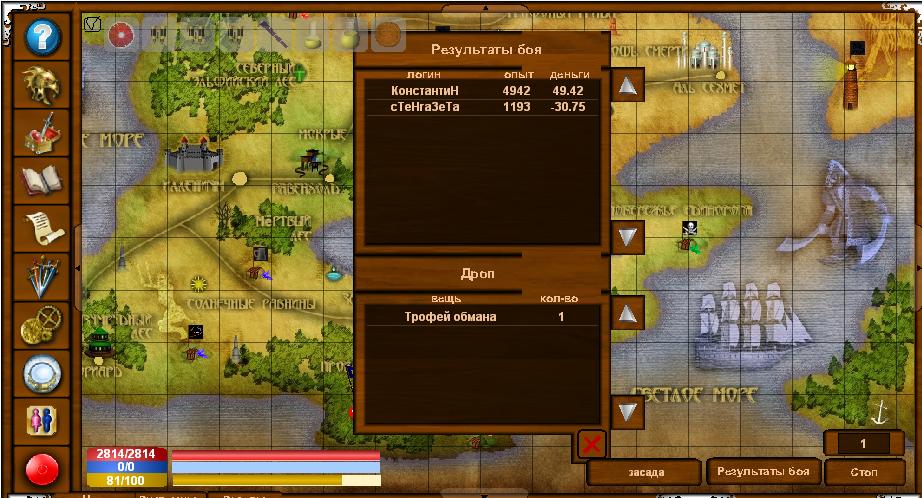The width and height of the screenshot is (922, 498).
Task: Click the round mirror icon
Action: [42, 371]
